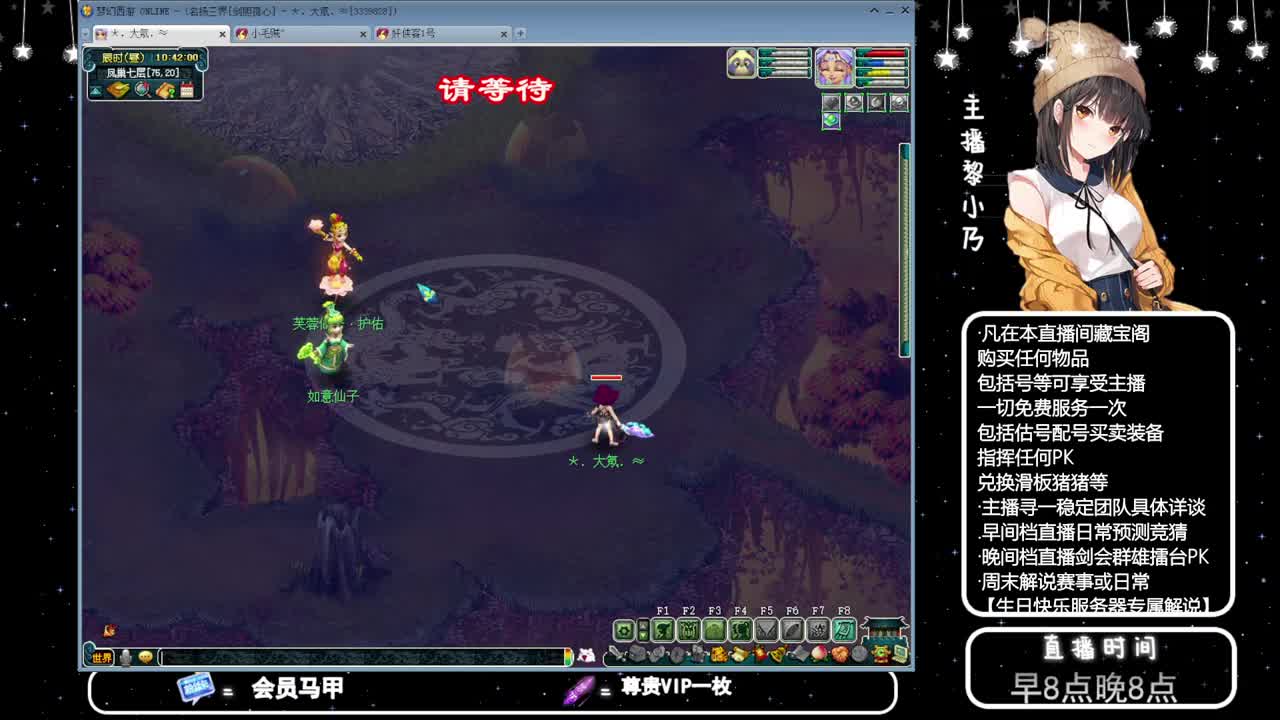
Task: Open the yellow book icon in location panel
Action: tap(117, 90)
